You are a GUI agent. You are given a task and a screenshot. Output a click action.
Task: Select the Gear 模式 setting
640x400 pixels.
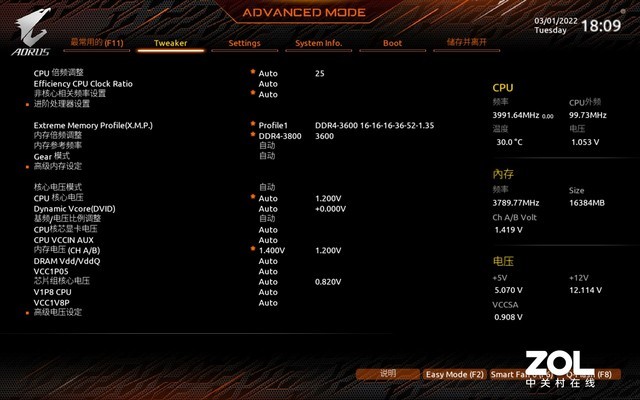pyautogui.click(x=52, y=156)
